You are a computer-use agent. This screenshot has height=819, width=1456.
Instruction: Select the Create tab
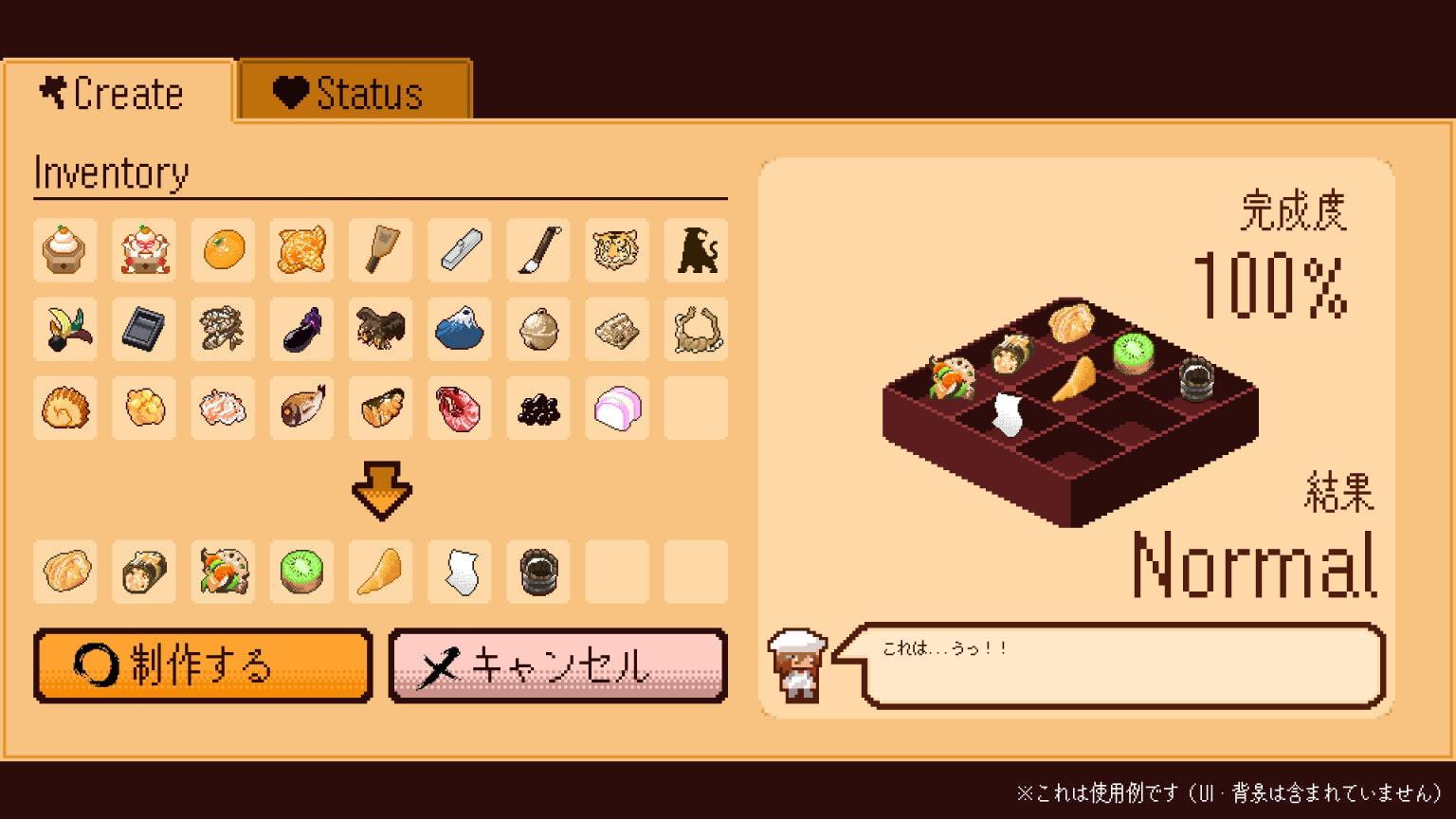coord(117,92)
